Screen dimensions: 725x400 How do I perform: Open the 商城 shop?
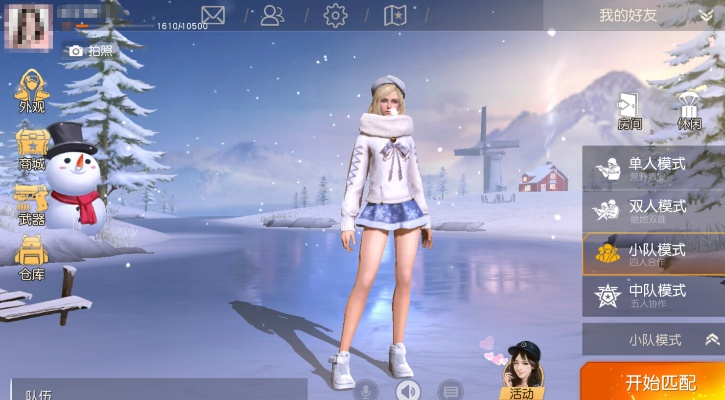(32, 148)
